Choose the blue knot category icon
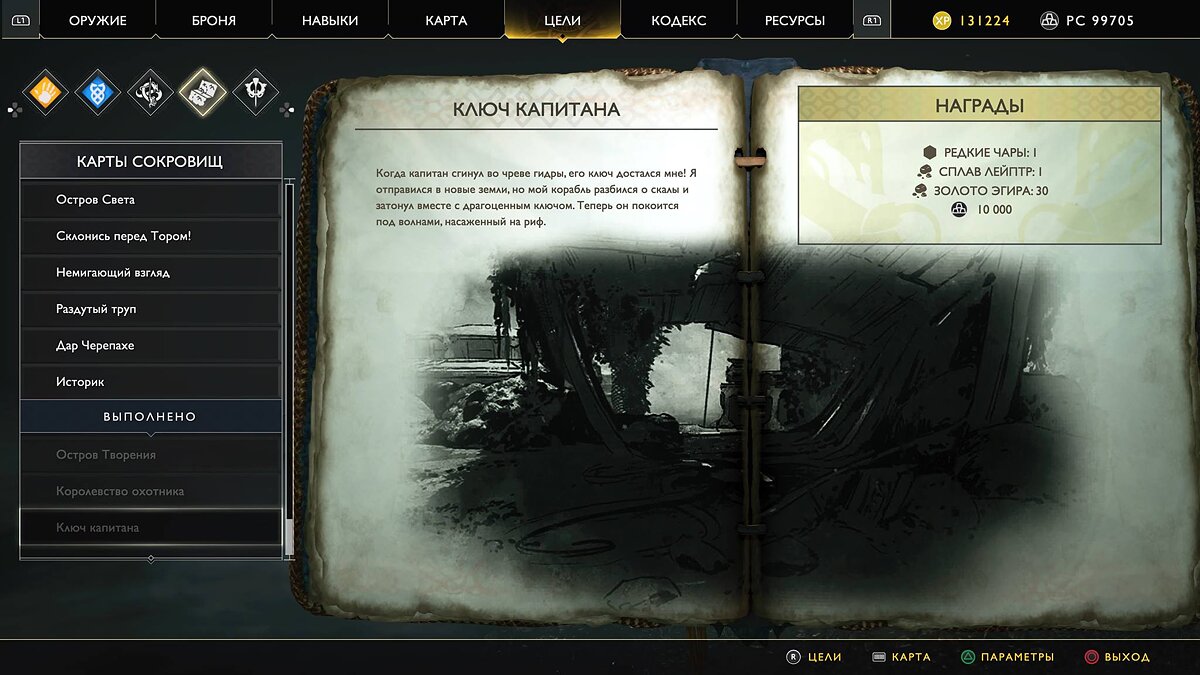 98,93
